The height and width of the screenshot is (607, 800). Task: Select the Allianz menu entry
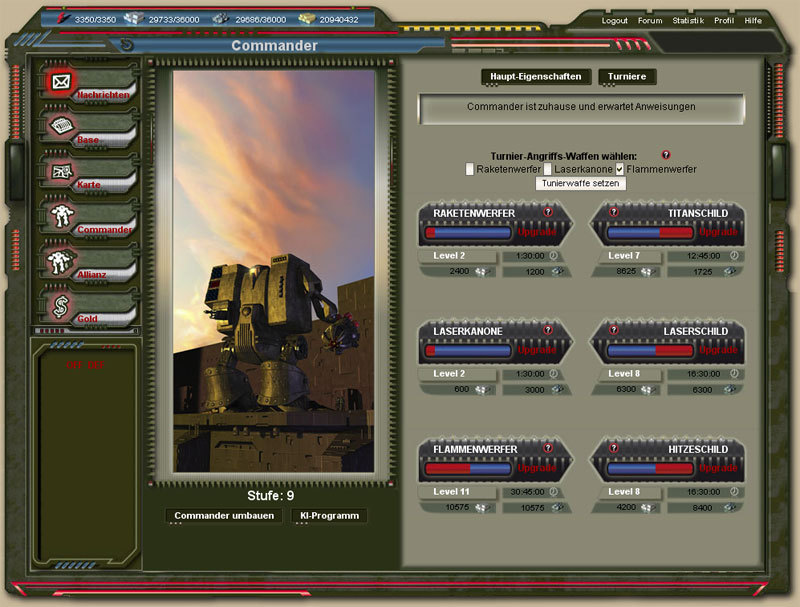click(91, 273)
